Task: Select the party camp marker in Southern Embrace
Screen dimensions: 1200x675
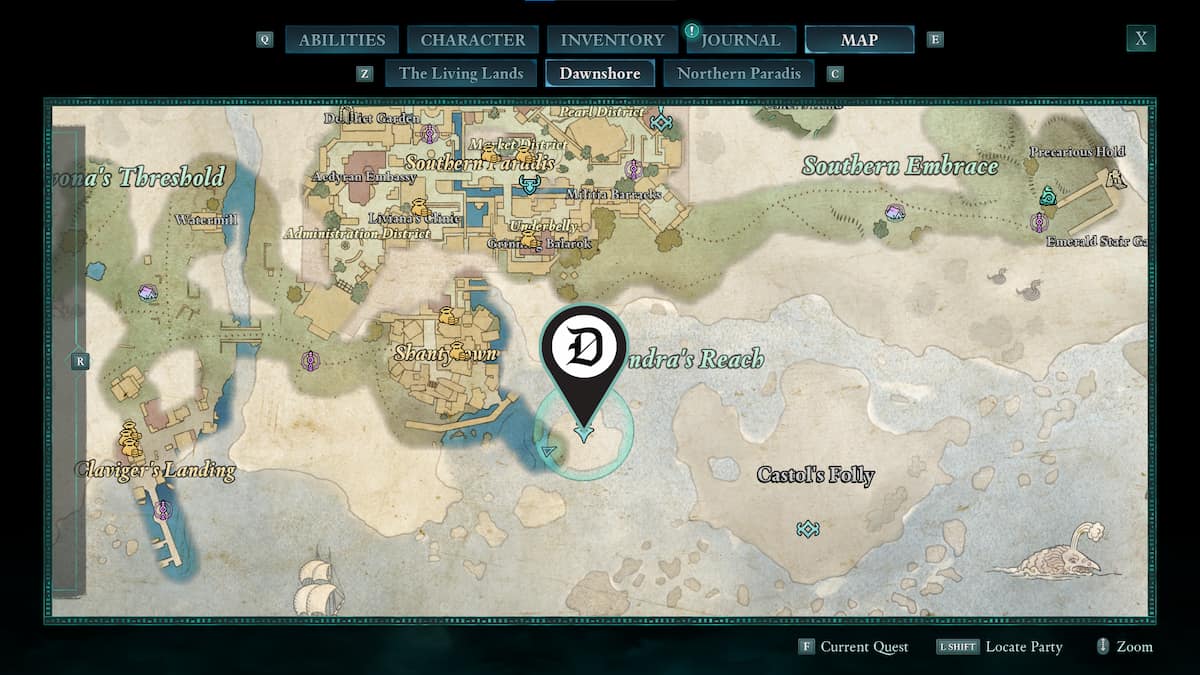Action: (x=895, y=212)
